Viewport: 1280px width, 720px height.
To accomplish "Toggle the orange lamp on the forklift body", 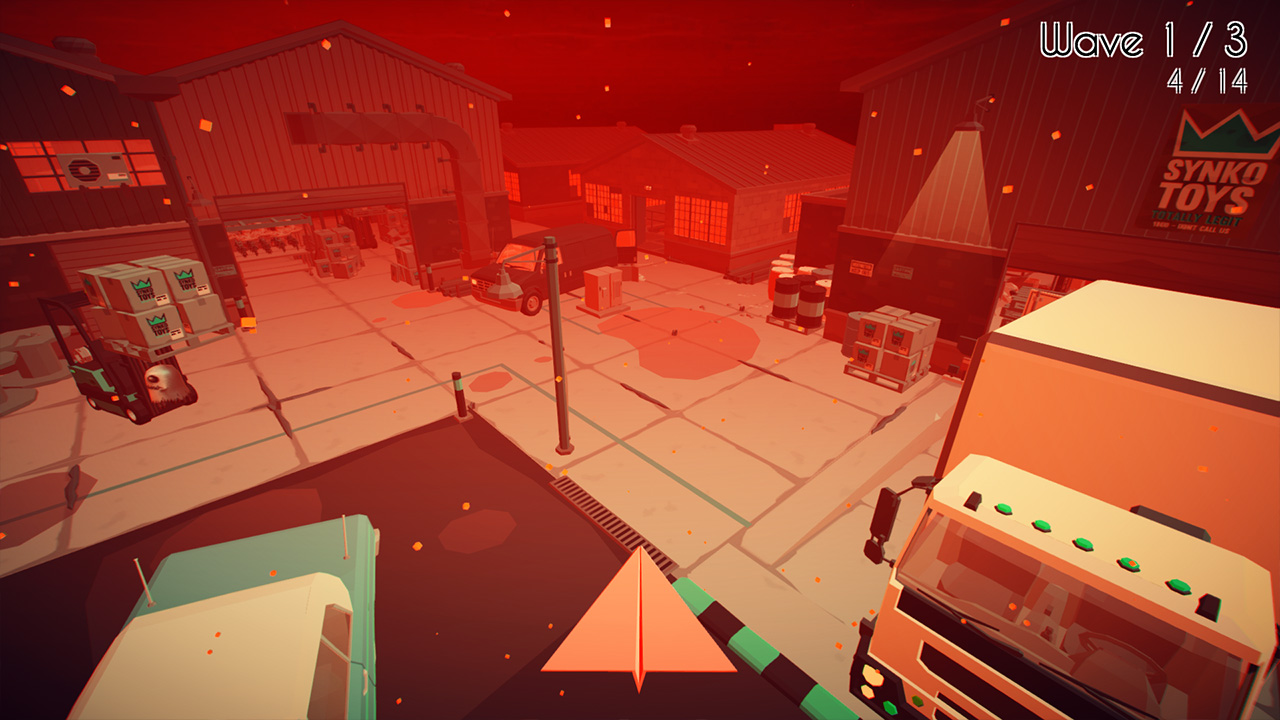I will coord(113,398).
